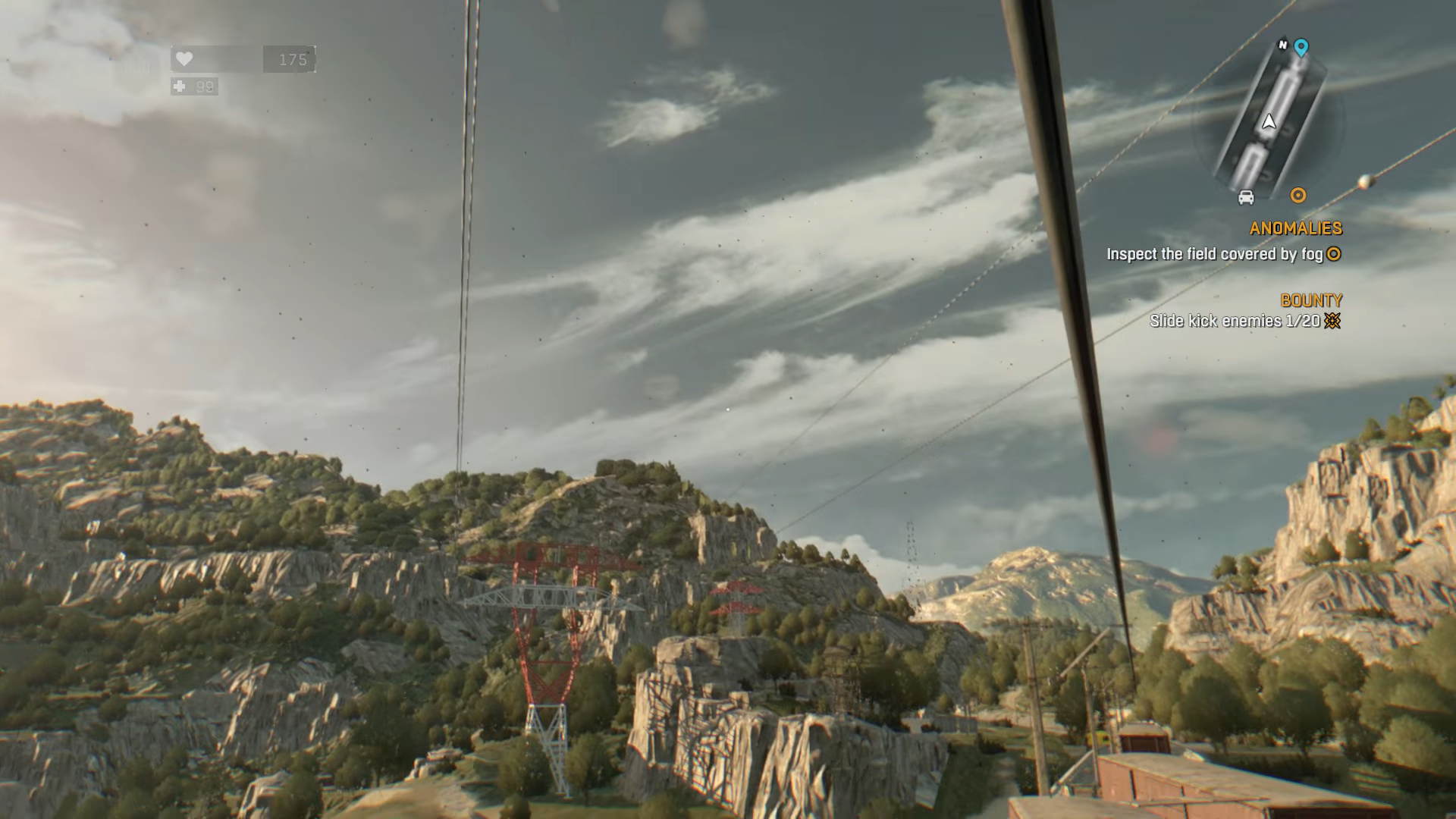Click the car icon below the minimap

coord(1246,197)
